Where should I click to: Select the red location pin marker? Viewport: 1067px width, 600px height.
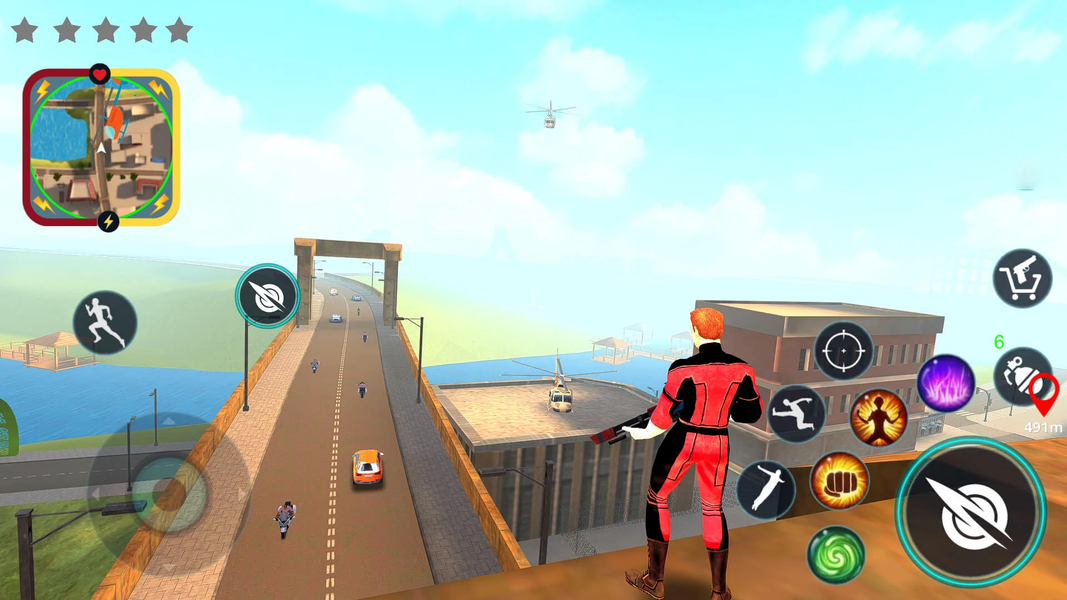click(1044, 394)
